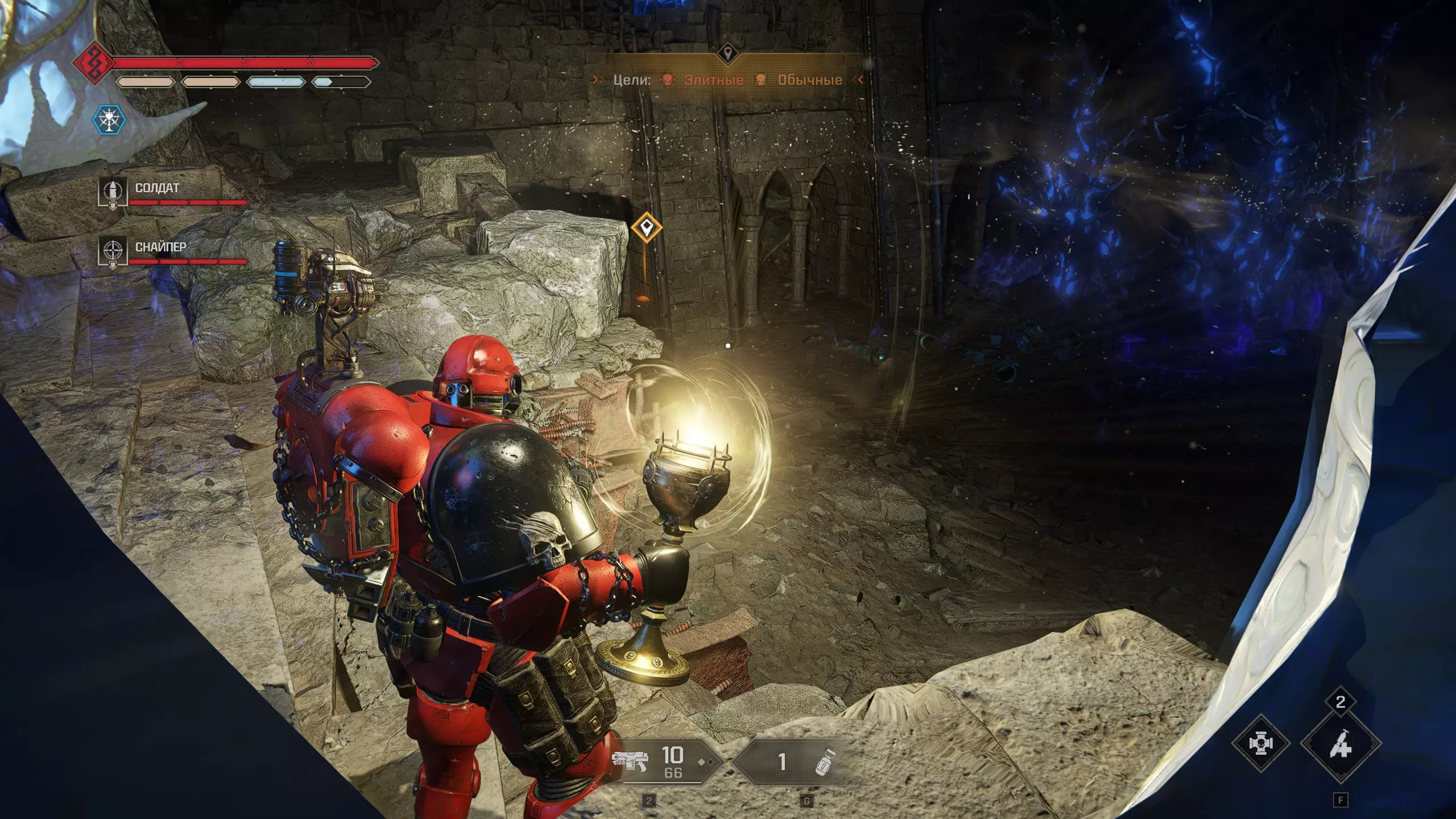The height and width of the screenshot is (819, 1456).
Task: Select the grenade slot
Action: [x=793, y=762]
